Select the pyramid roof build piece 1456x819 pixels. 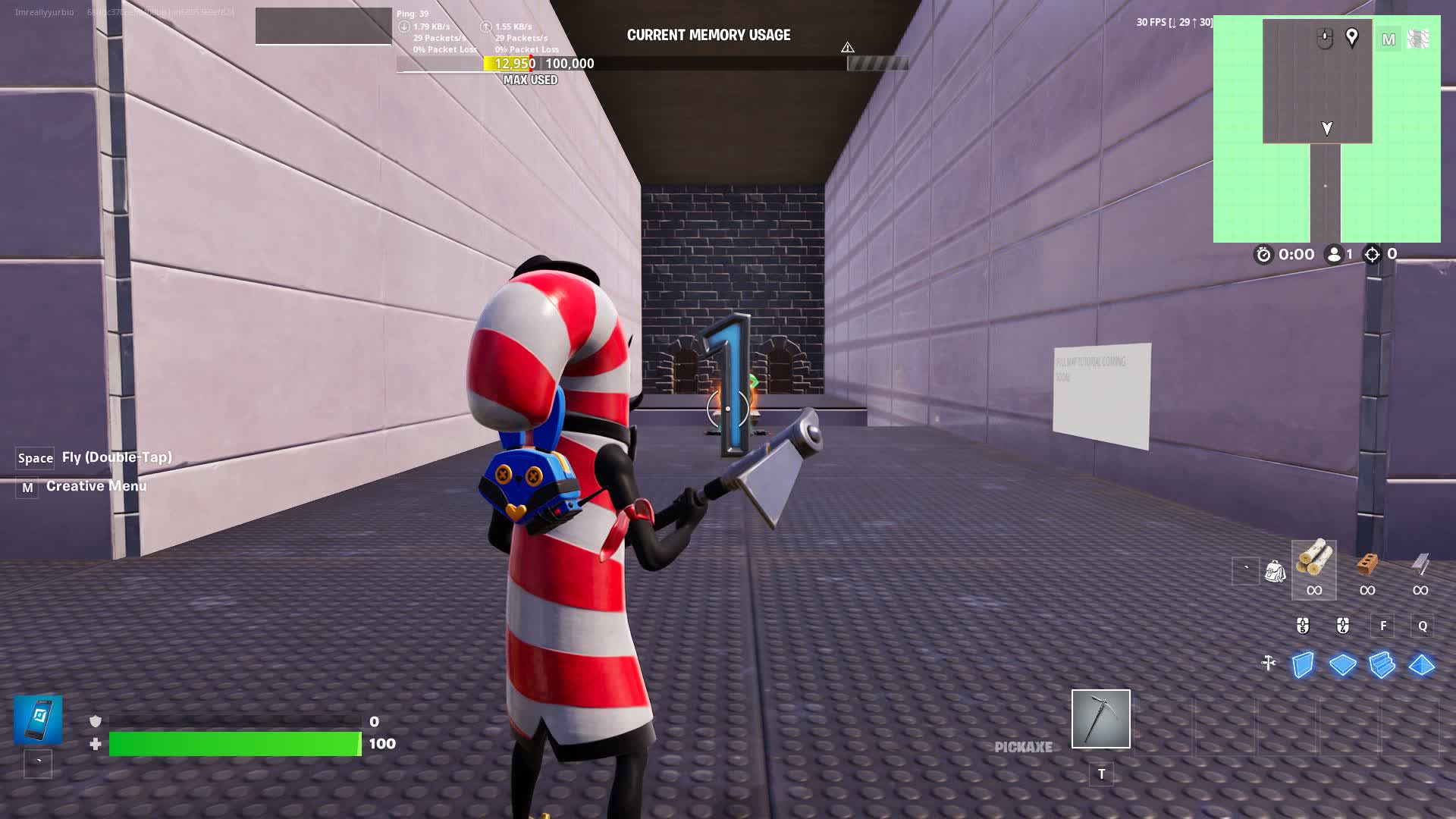(x=1421, y=665)
